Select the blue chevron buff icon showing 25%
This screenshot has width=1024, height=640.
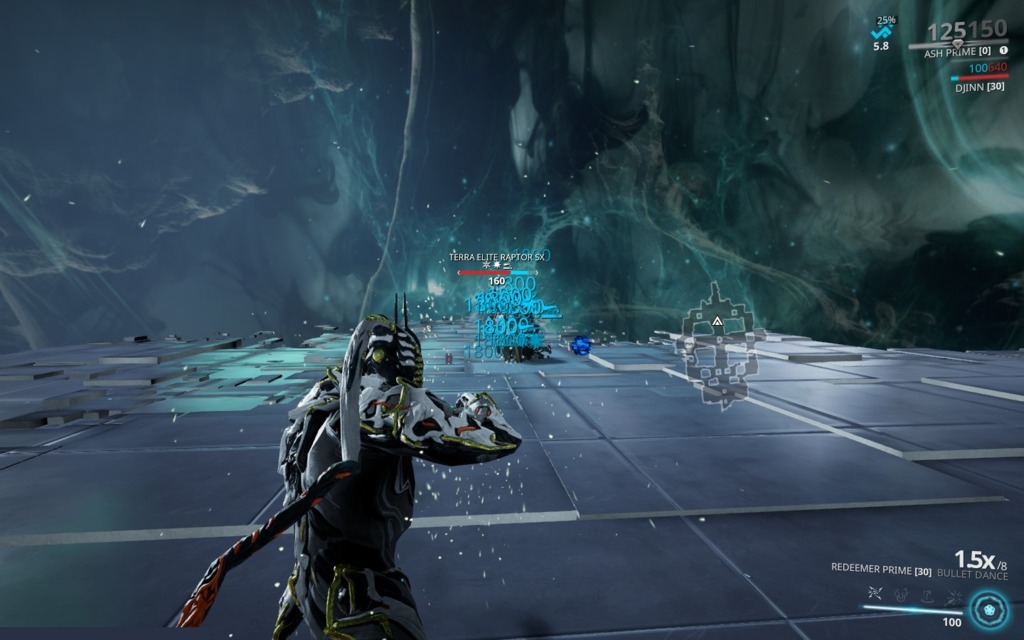tap(882, 33)
